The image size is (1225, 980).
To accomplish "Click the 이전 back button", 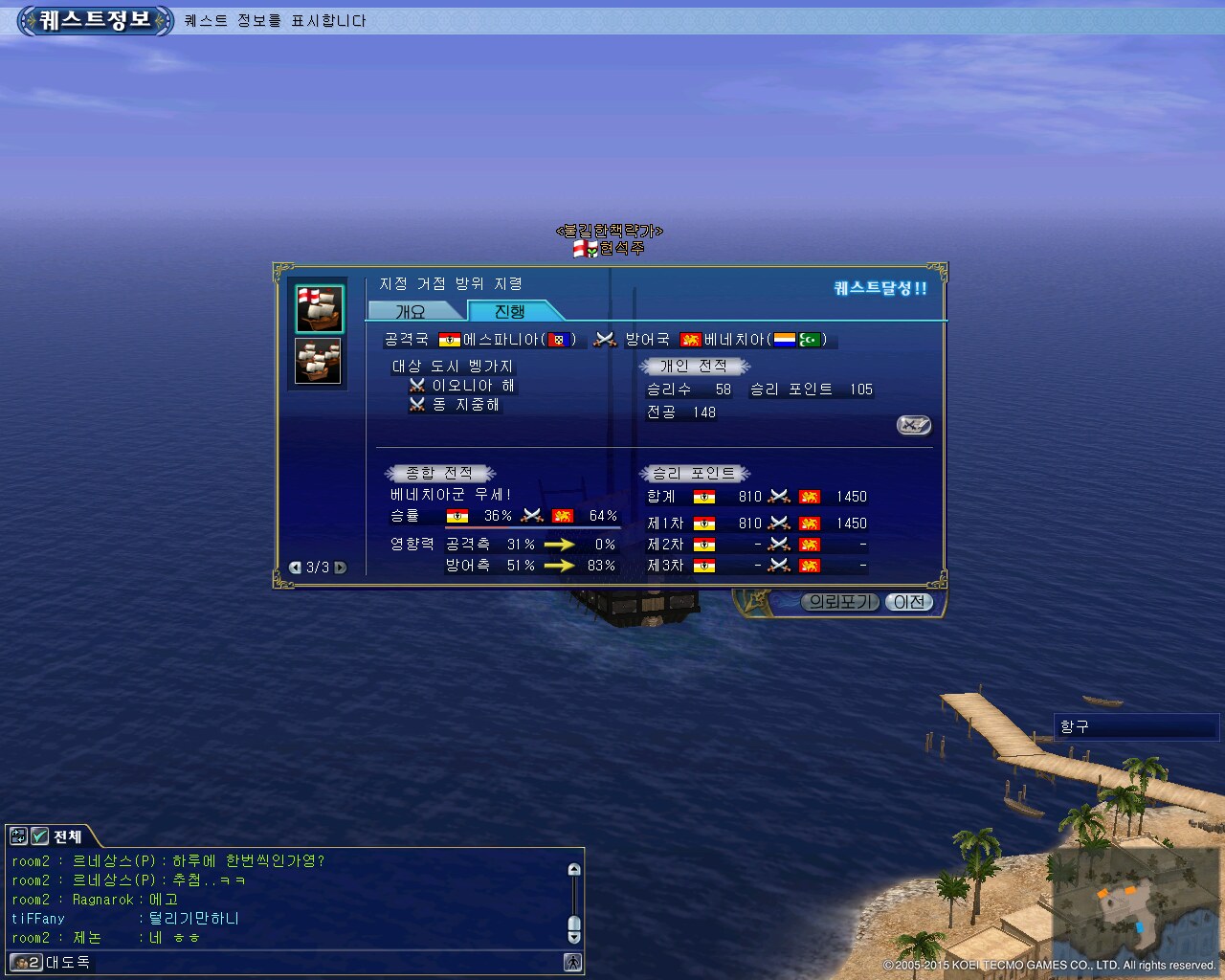I will [909, 602].
